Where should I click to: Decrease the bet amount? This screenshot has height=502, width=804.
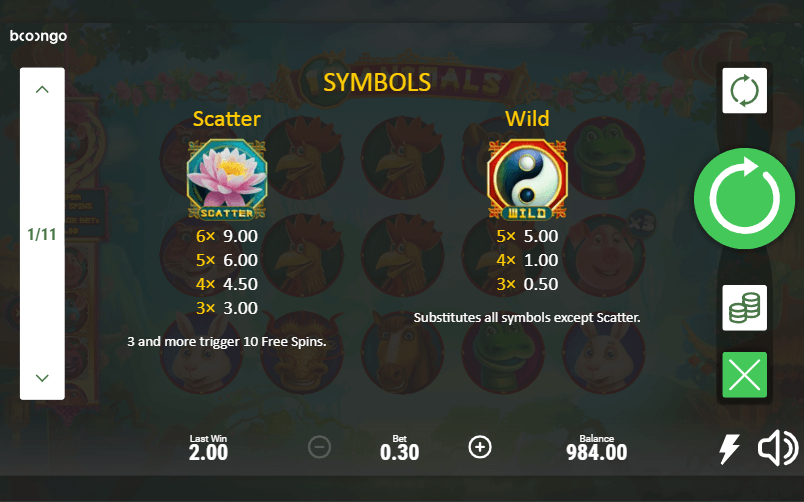click(x=319, y=447)
